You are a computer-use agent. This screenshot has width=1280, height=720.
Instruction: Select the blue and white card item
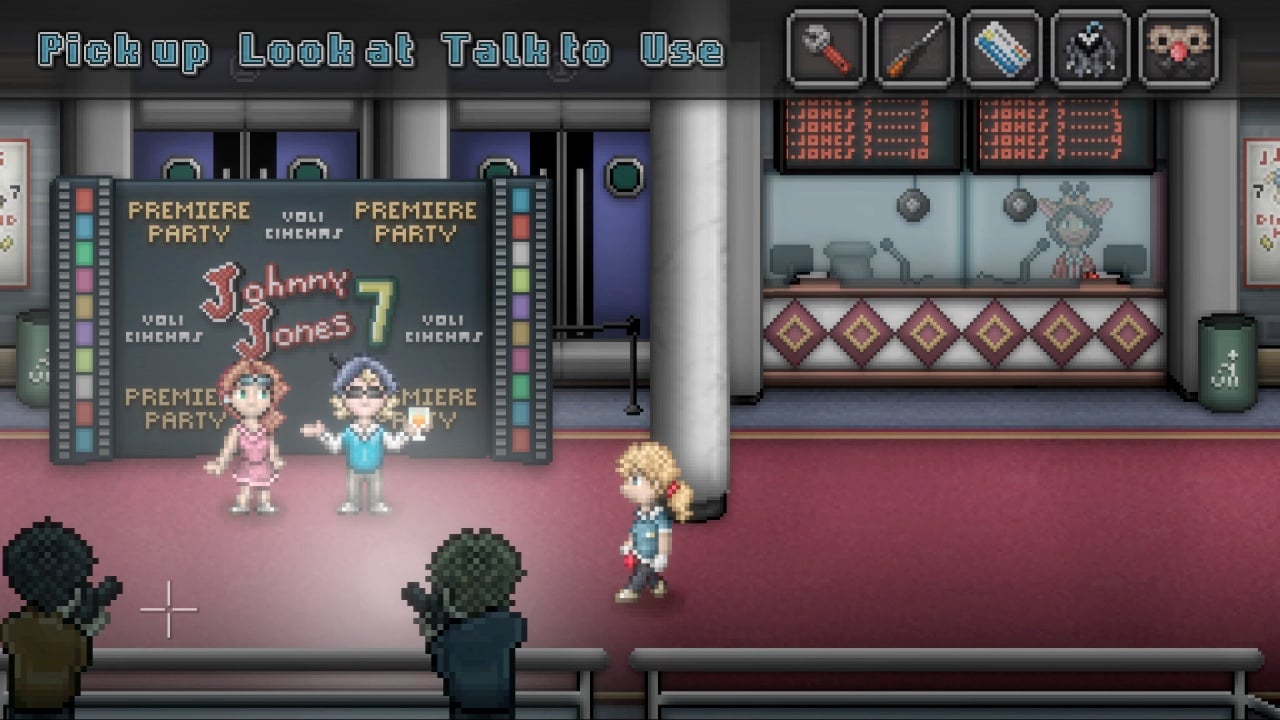click(x=1002, y=48)
